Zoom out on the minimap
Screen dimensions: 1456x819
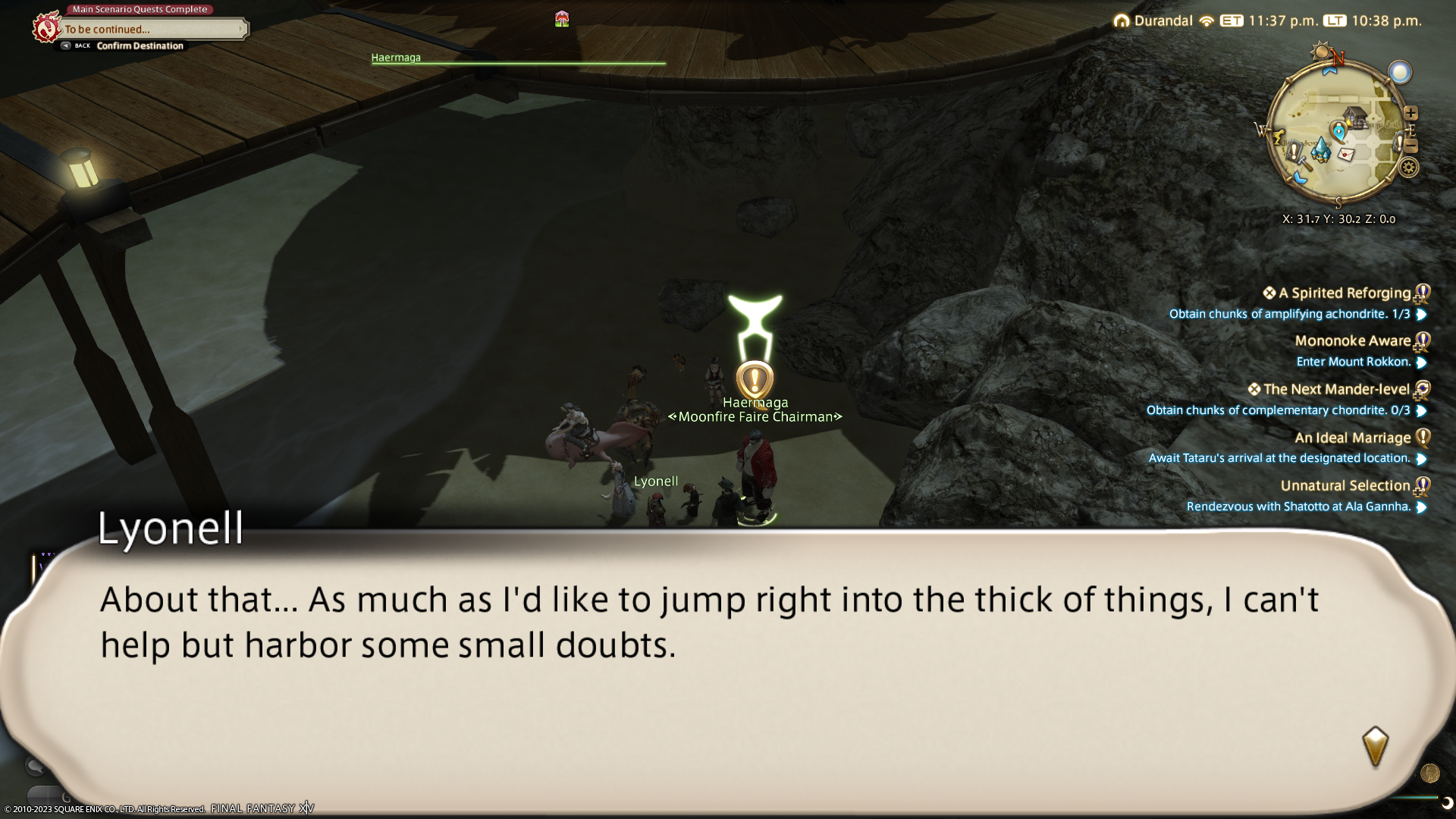1410,146
